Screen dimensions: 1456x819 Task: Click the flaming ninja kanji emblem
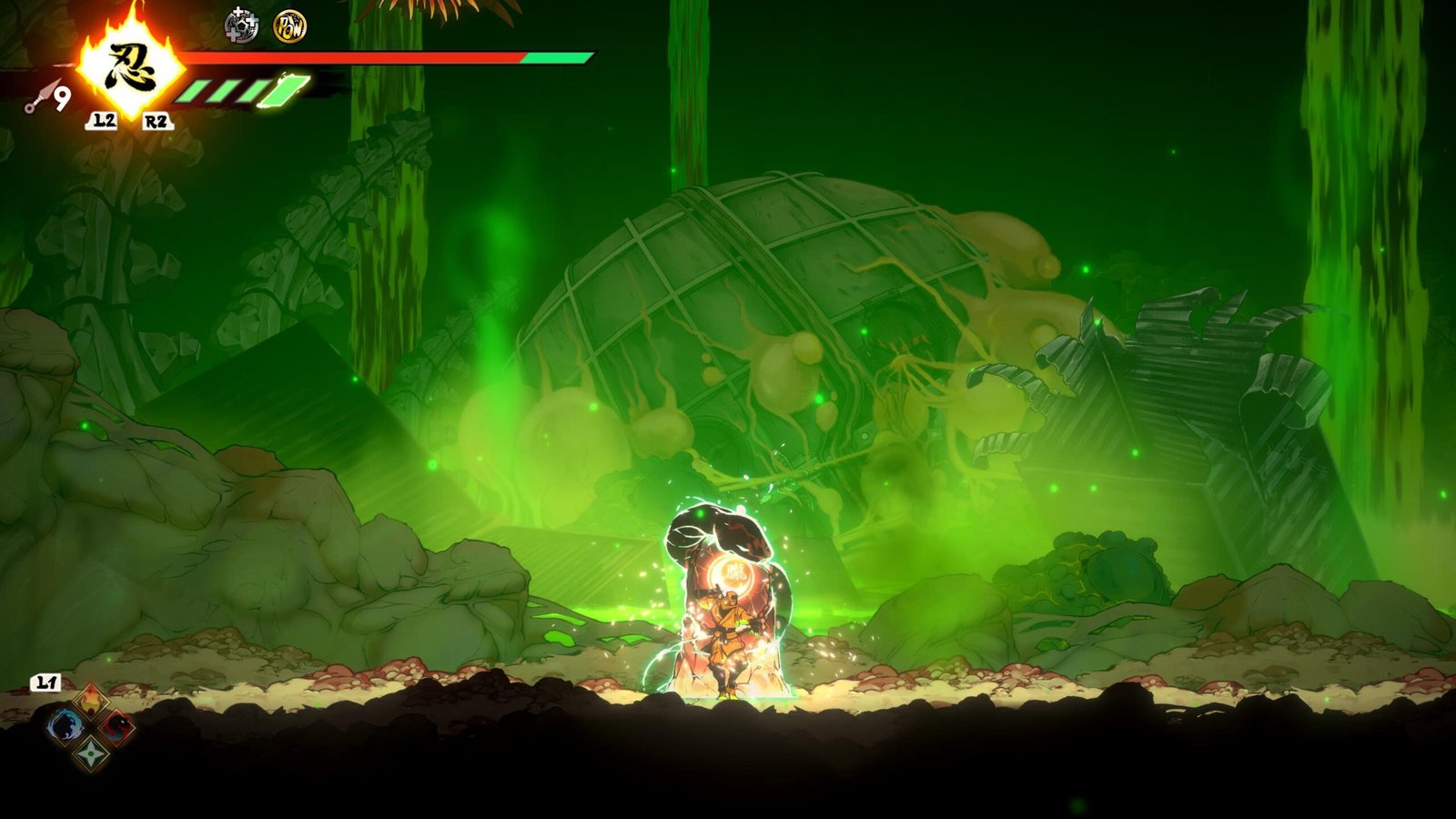[x=128, y=66]
